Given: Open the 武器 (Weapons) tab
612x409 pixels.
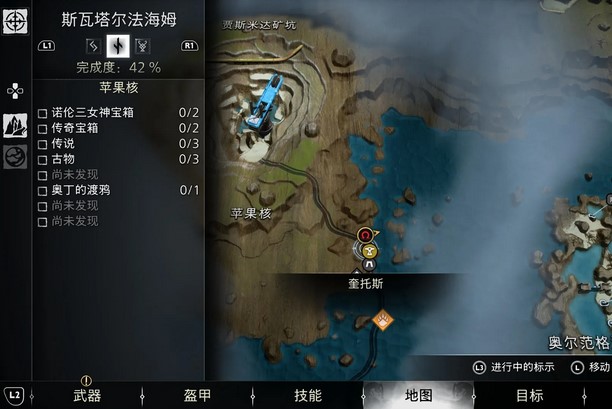Looking at the screenshot, I should tap(87, 395).
